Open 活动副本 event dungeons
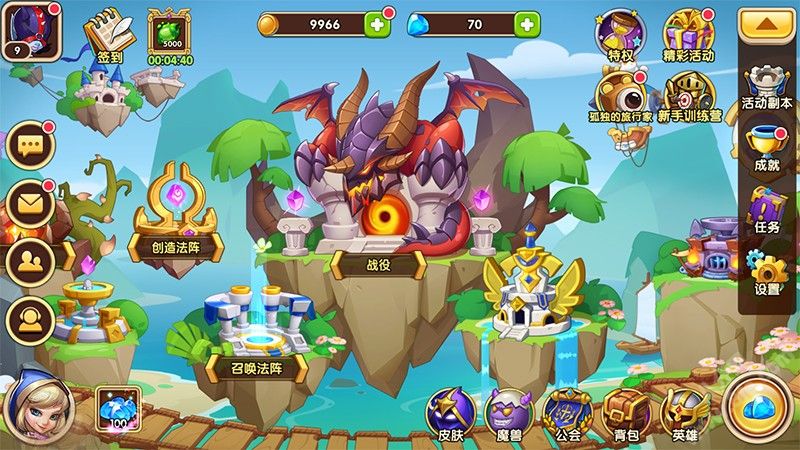 768,86
